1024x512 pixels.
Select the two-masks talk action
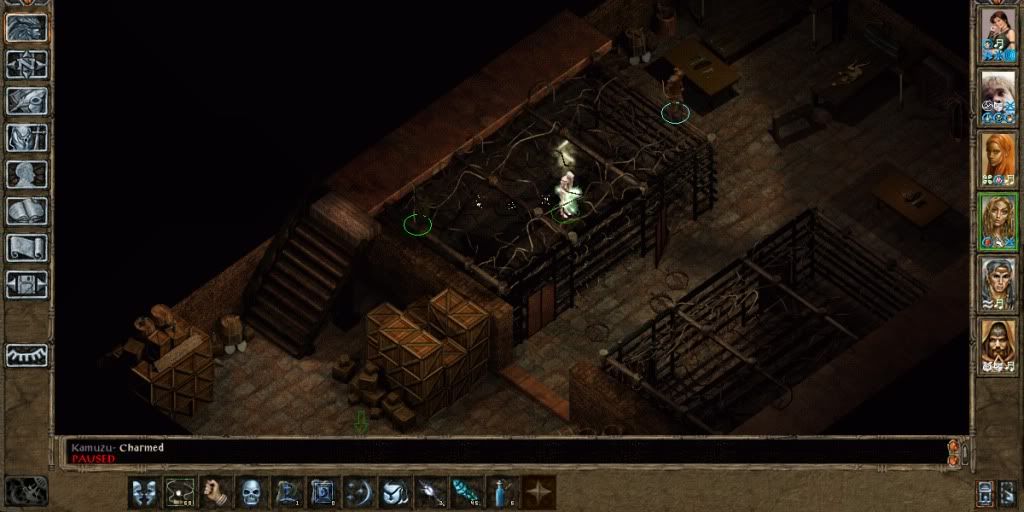[146, 491]
